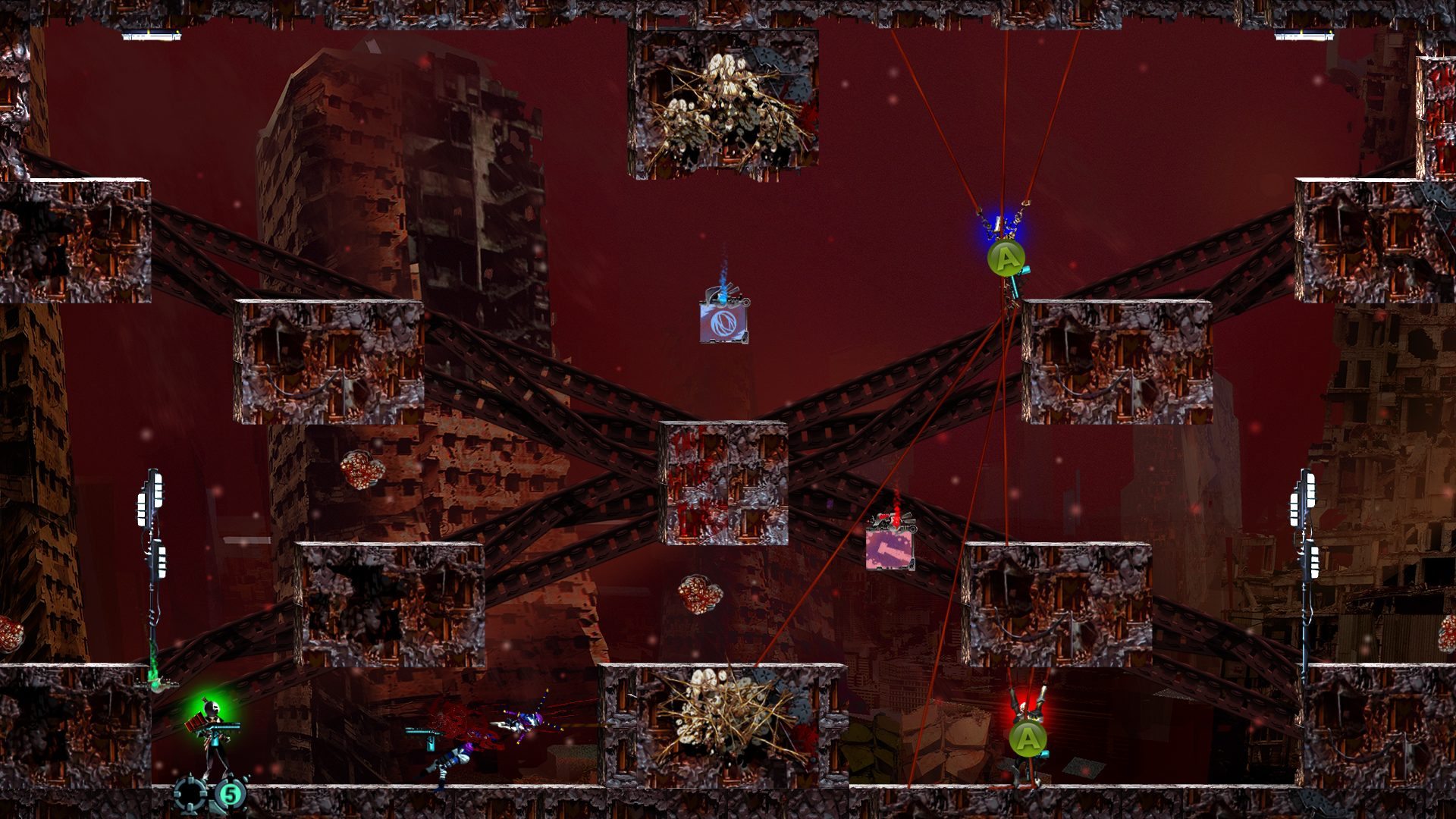Image resolution: width=1456 pixels, height=819 pixels.
Task: Click the dashing blue ninja character
Action: click(x=525, y=722)
